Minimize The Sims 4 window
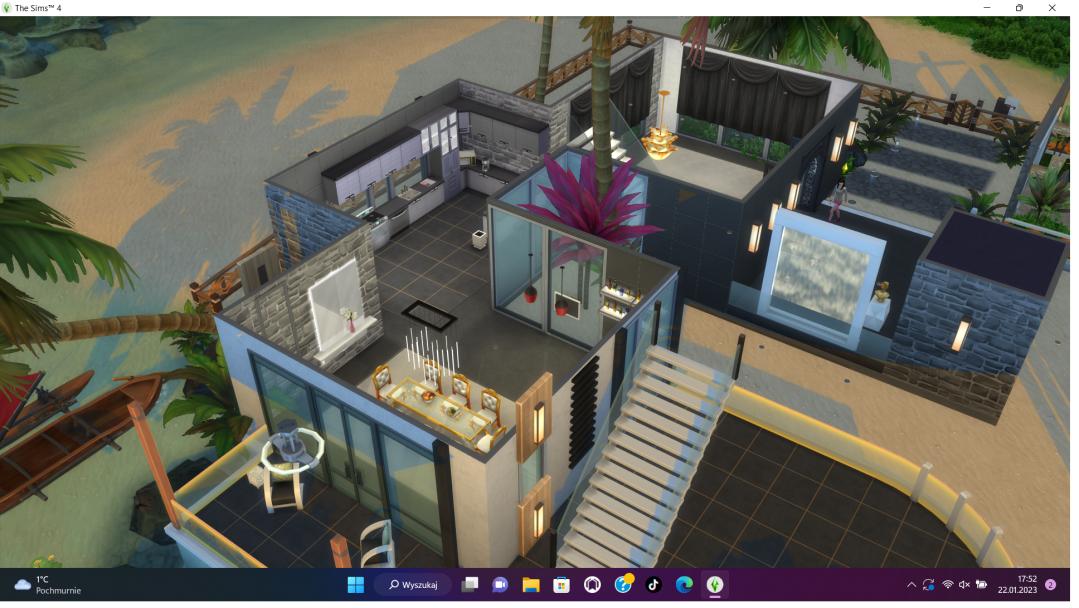 pyautogui.click(x=987, y=8)
